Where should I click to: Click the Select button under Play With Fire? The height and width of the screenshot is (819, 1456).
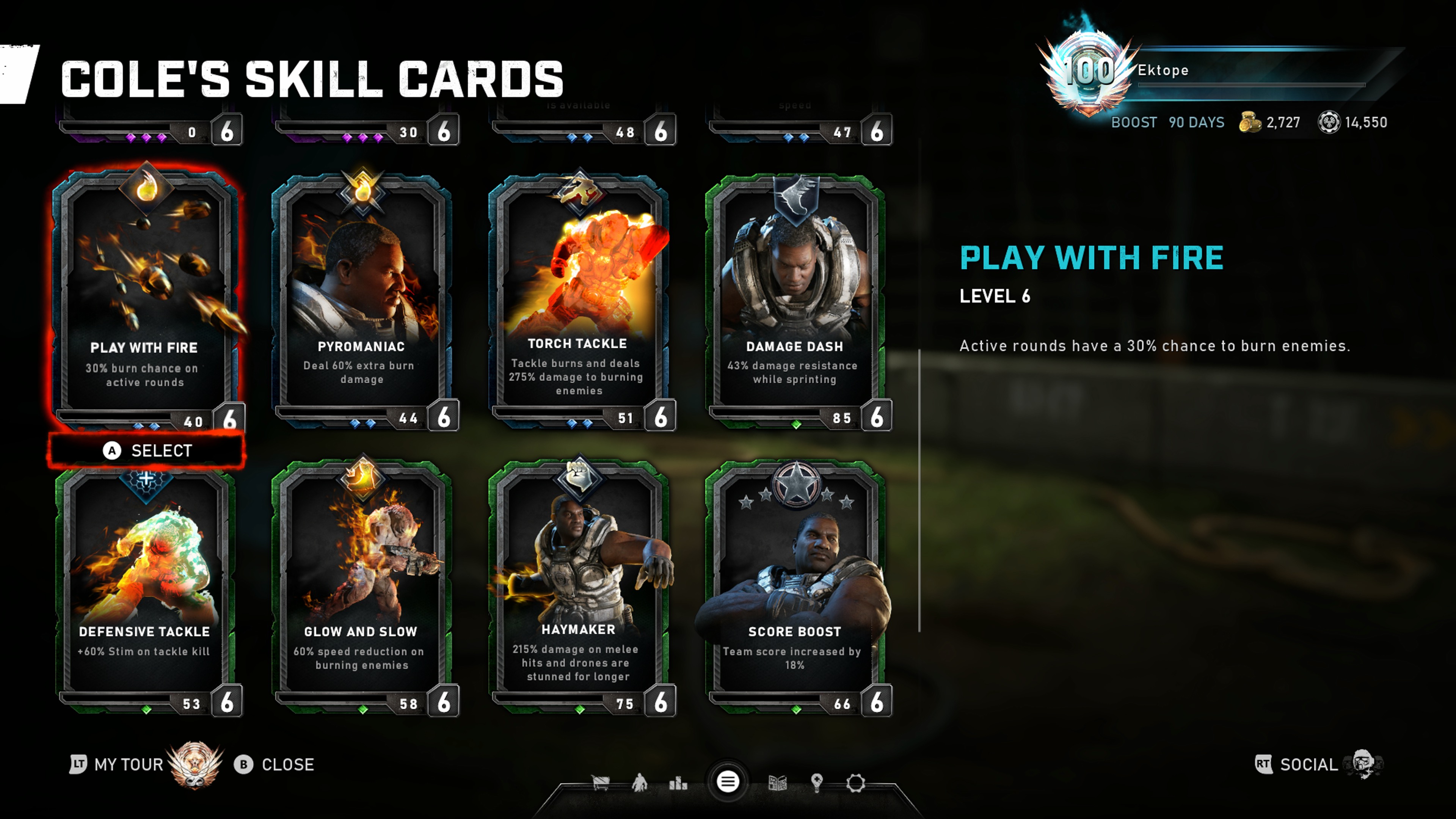tap(147, 450)
